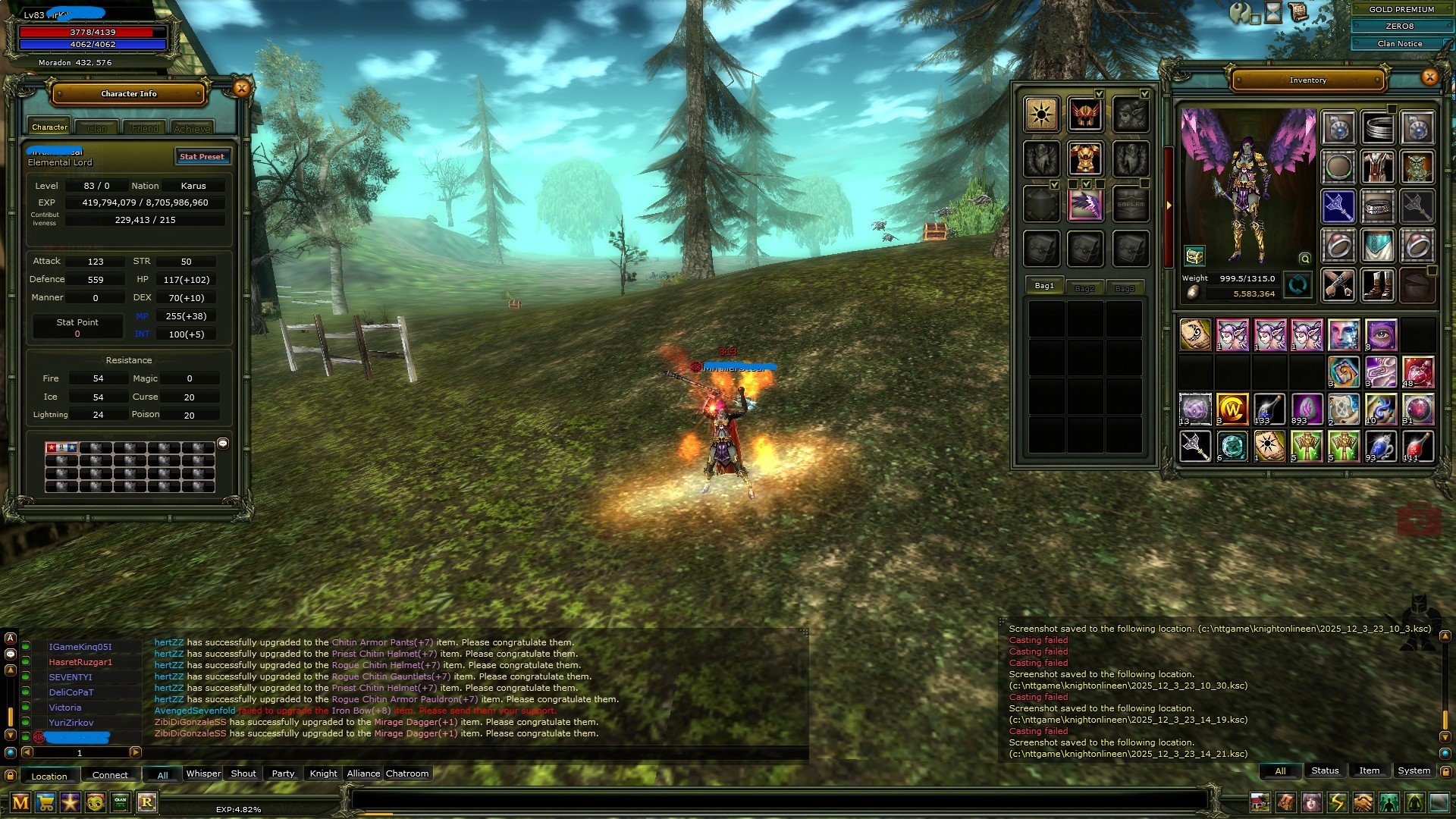Screen dimensions: 1456x819
Task: Show the Whisper chat channel
Action: (x=203, y=773)
